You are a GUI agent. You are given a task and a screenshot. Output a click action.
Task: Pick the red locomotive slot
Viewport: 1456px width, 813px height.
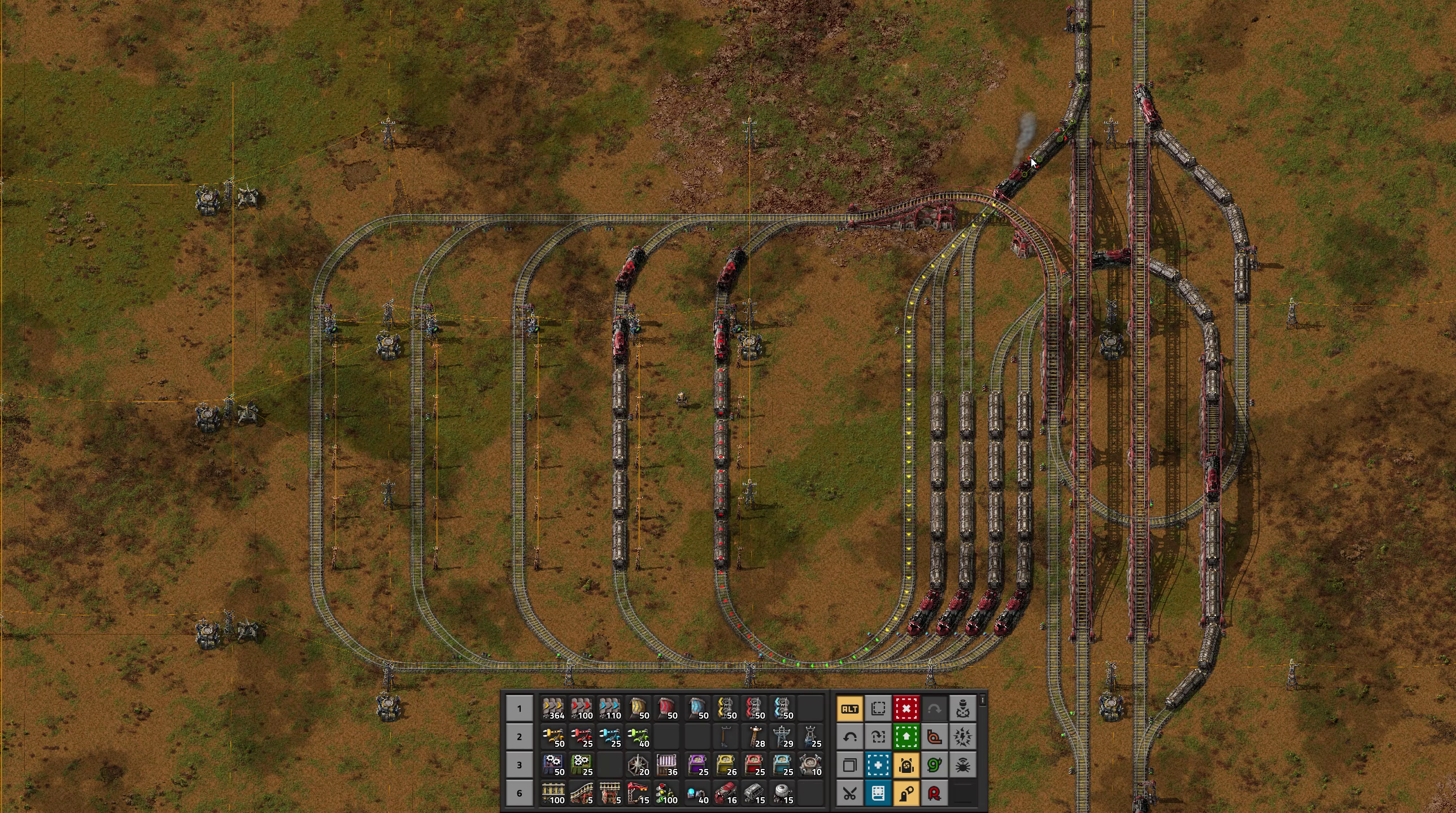[726, 793]
